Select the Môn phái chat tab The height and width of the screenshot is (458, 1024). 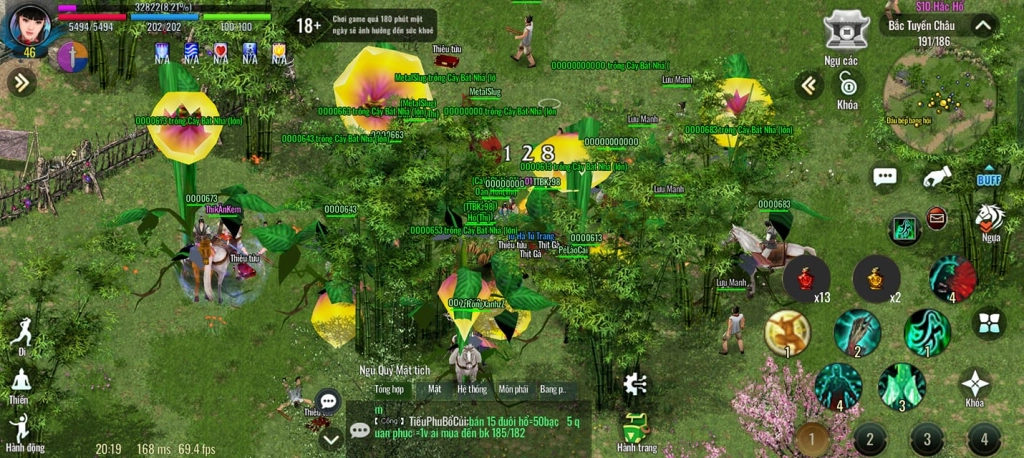[x=513, y=388]
